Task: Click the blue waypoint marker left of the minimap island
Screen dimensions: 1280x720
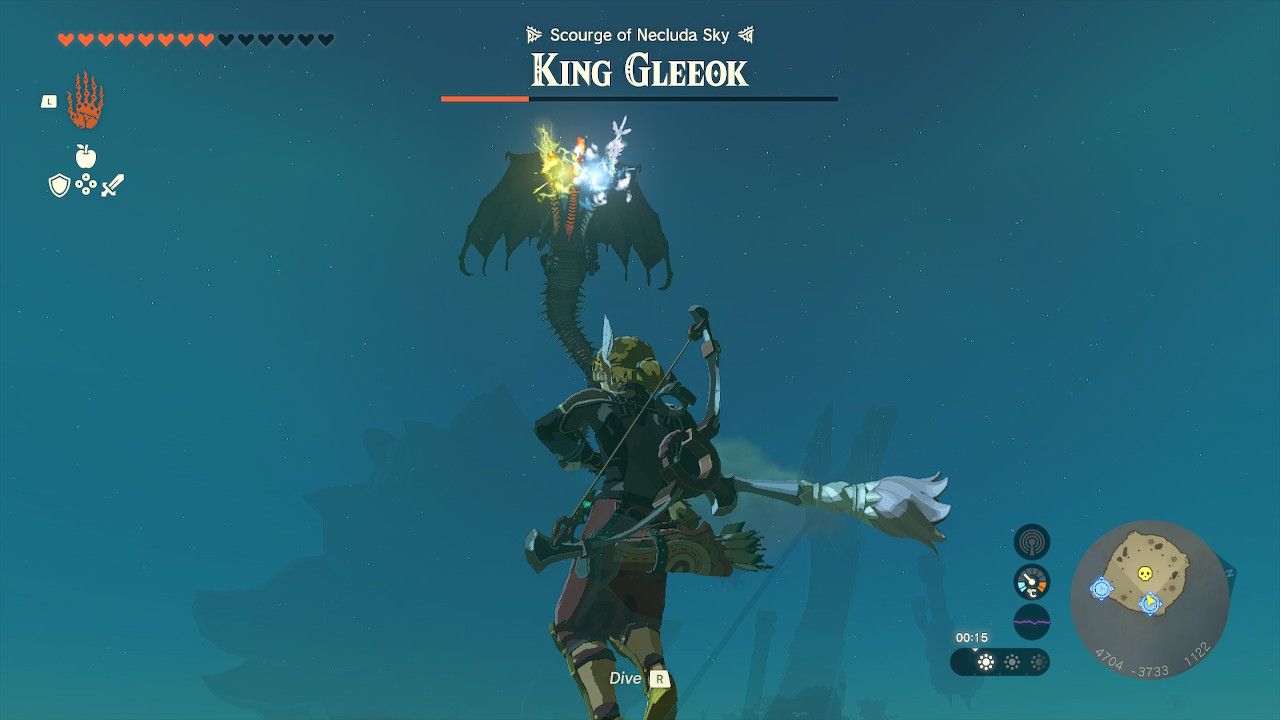Action: pyautogui.click(x=1102, y=588)
